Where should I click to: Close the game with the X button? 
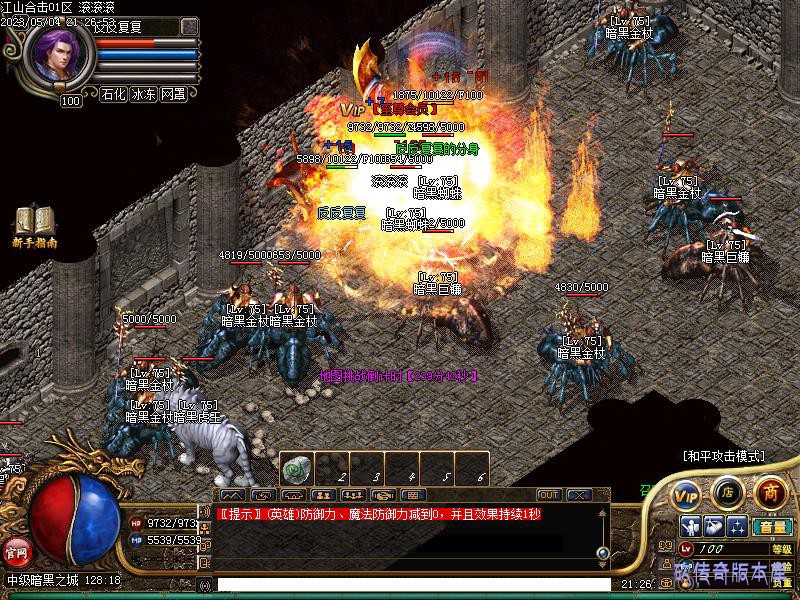pos(579,495)
